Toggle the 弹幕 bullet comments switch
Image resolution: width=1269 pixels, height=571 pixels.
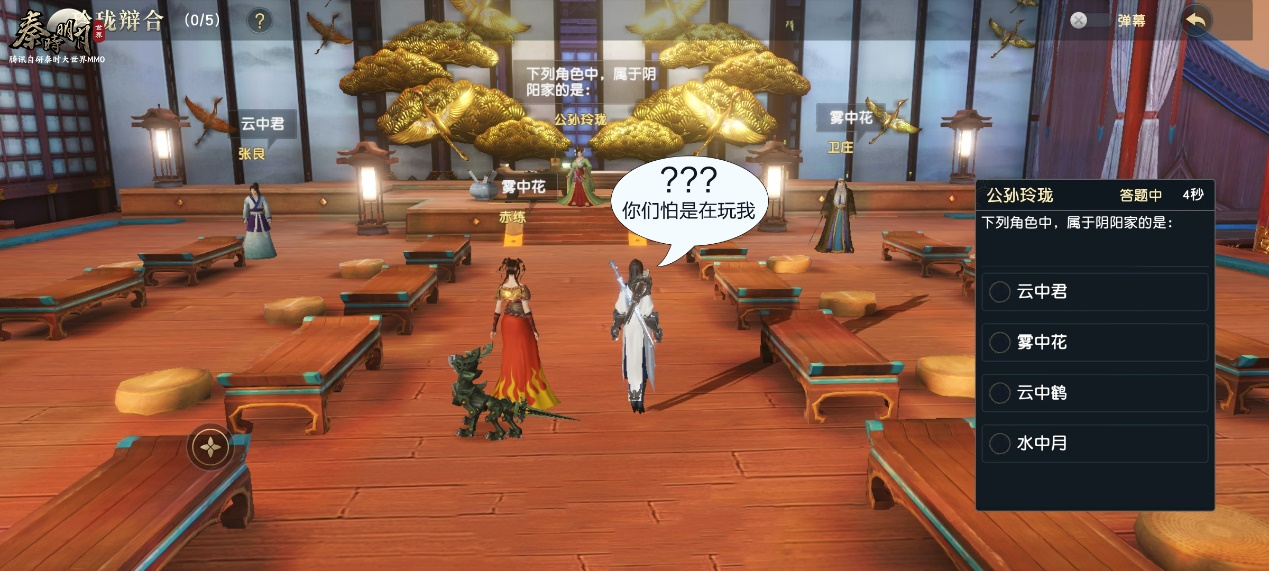[1090, 20]
